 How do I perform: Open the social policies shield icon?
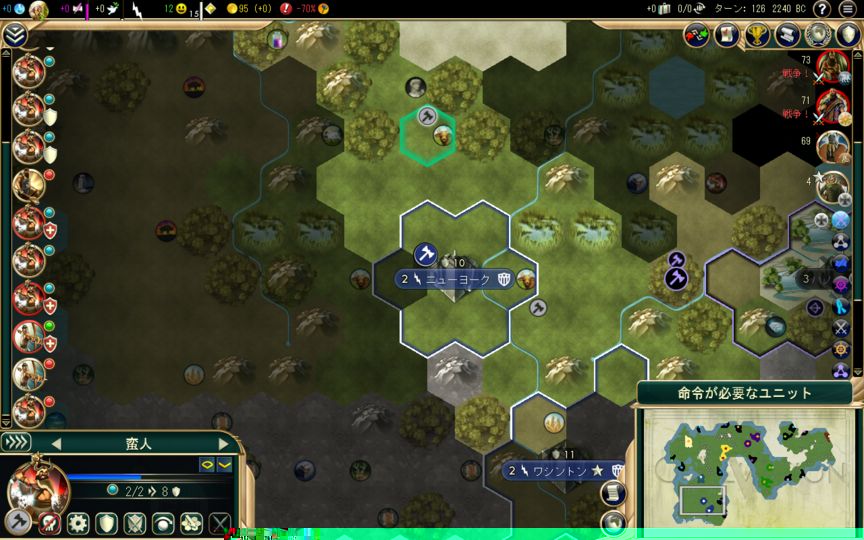click(848, 36)
